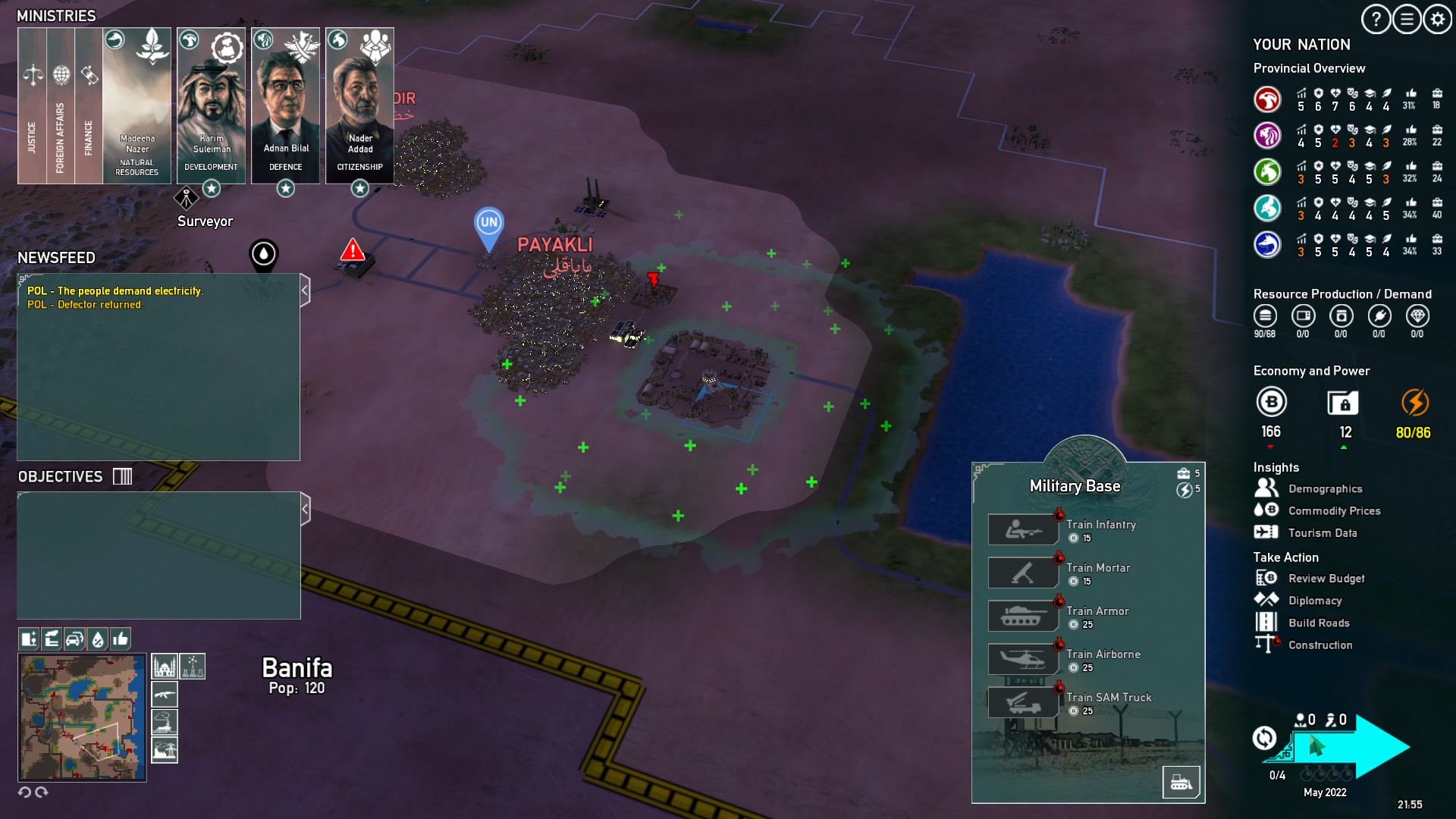Open the mosque landmarks overlay next to minimap
This screenshot has width=1456, height=819.
[x=164, y=666]
